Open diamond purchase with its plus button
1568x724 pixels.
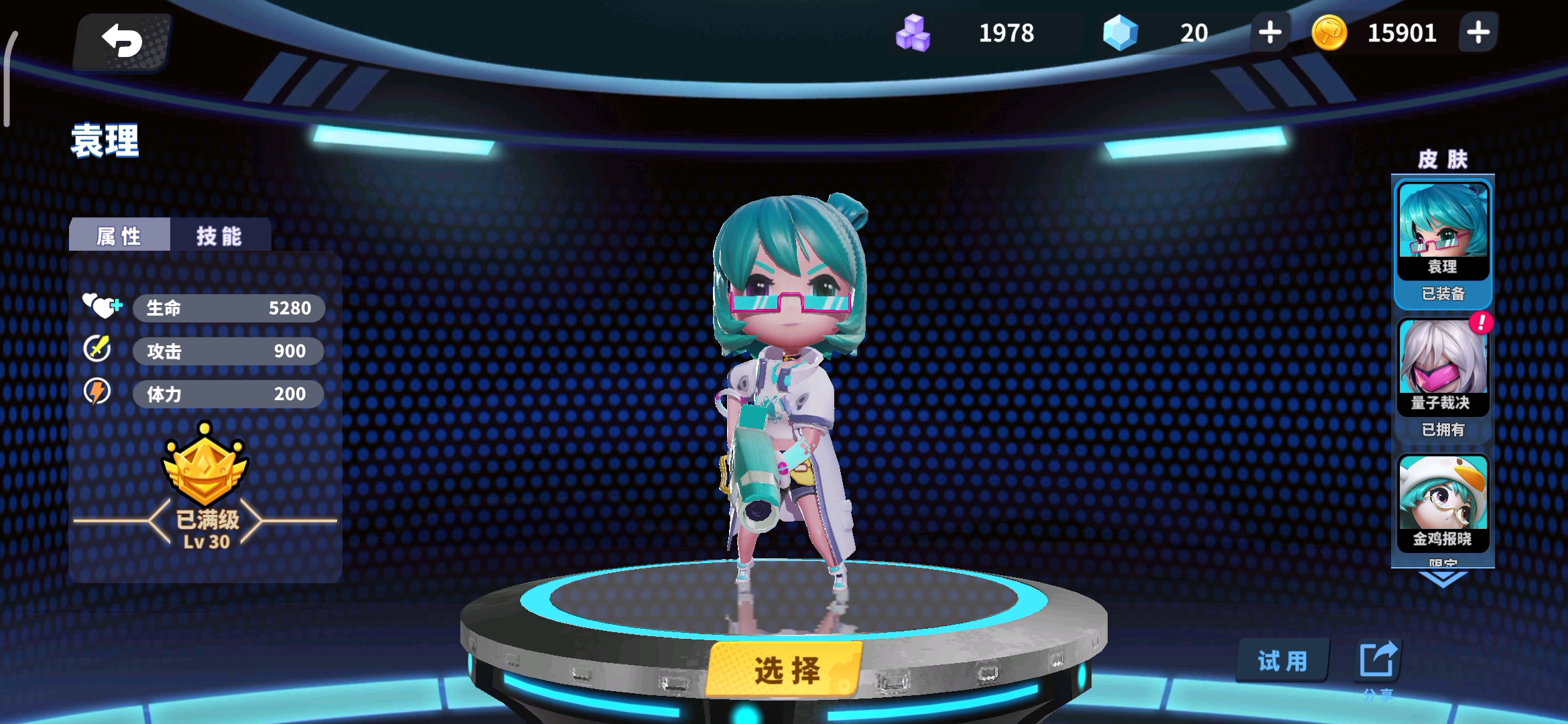point(1270,32)
